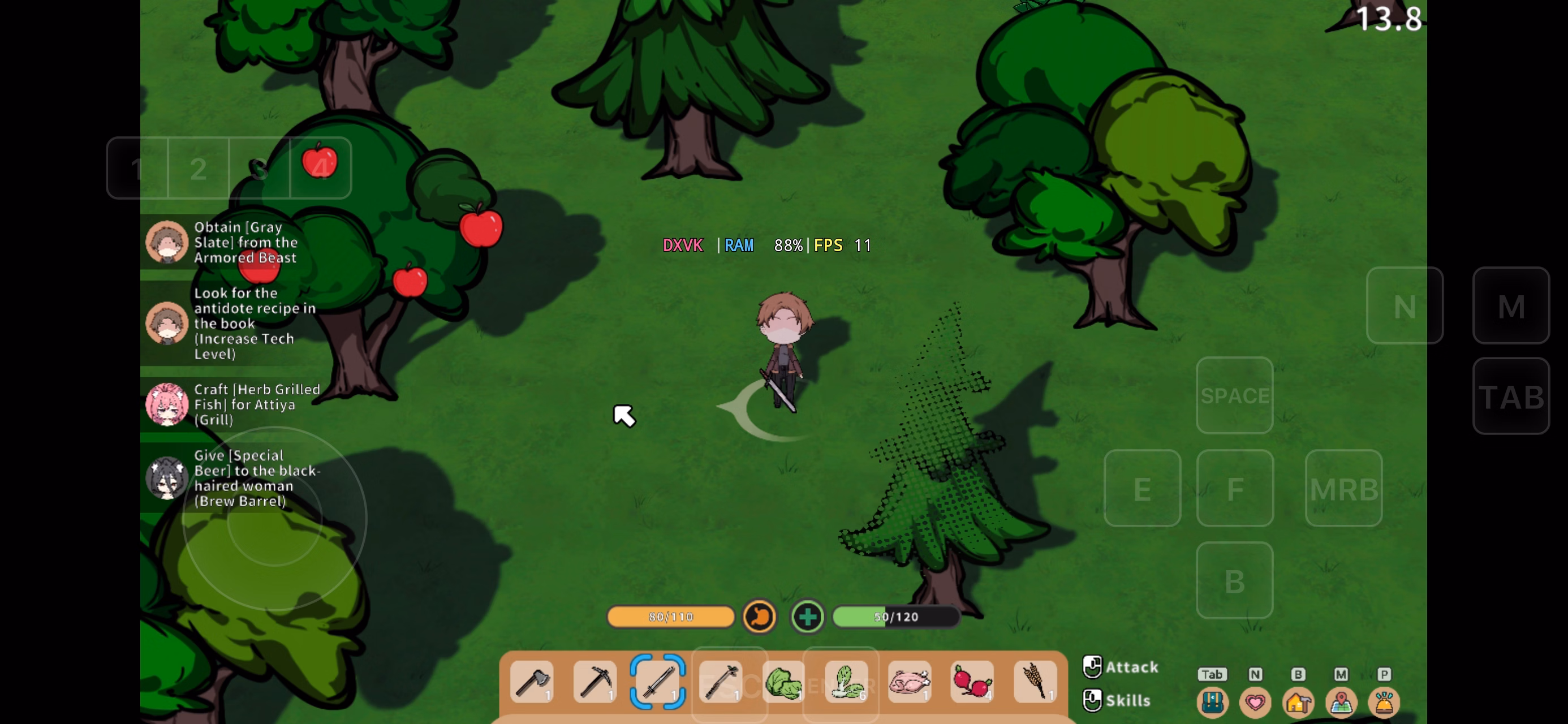Open the map pin icon

point(1341,703)
